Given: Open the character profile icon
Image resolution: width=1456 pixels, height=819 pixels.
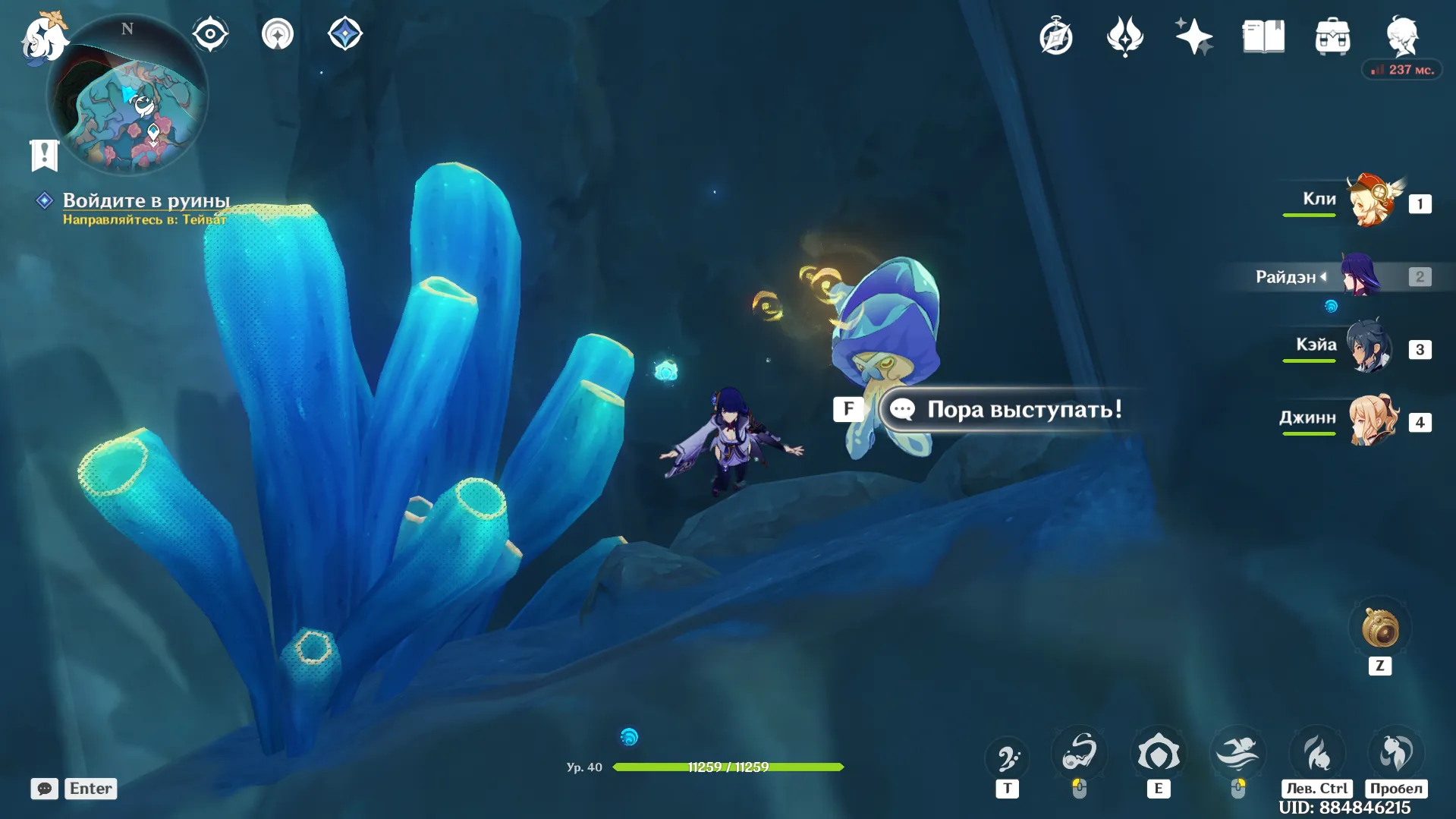Looking at the screenshot, I should pyautogui.click(x=1402, y=36).
